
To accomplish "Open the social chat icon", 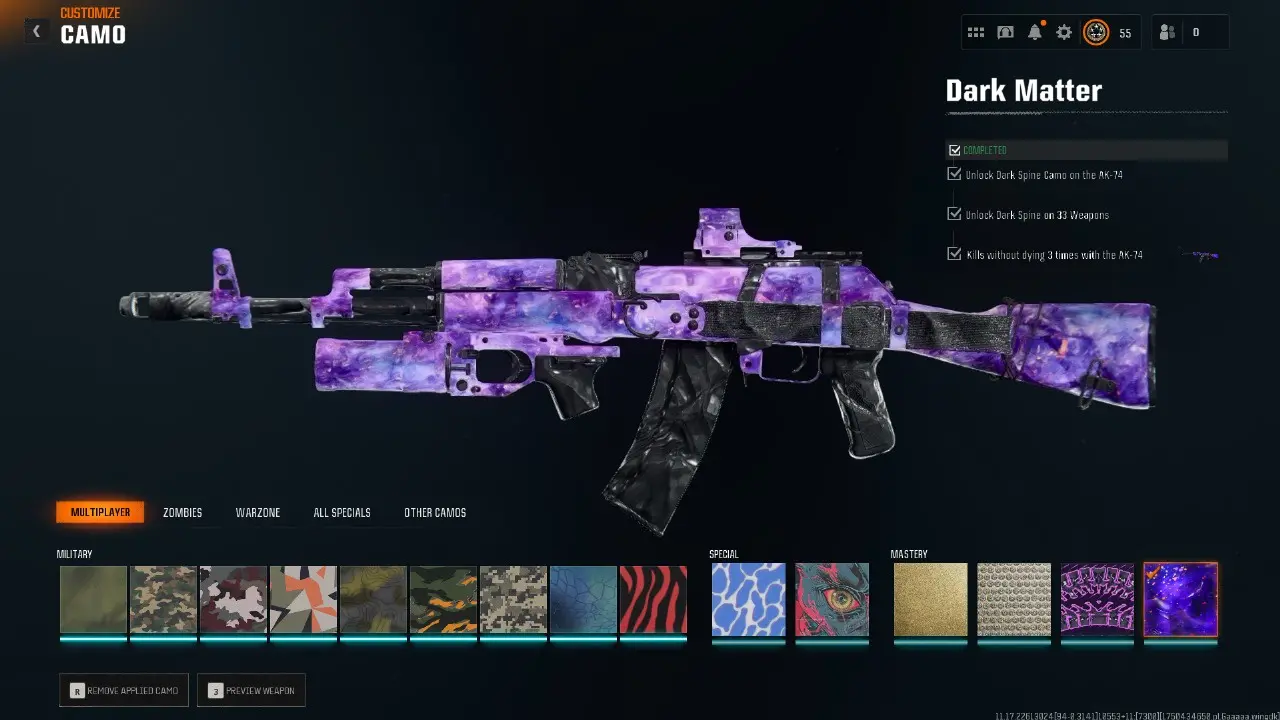I will 1005,31.
